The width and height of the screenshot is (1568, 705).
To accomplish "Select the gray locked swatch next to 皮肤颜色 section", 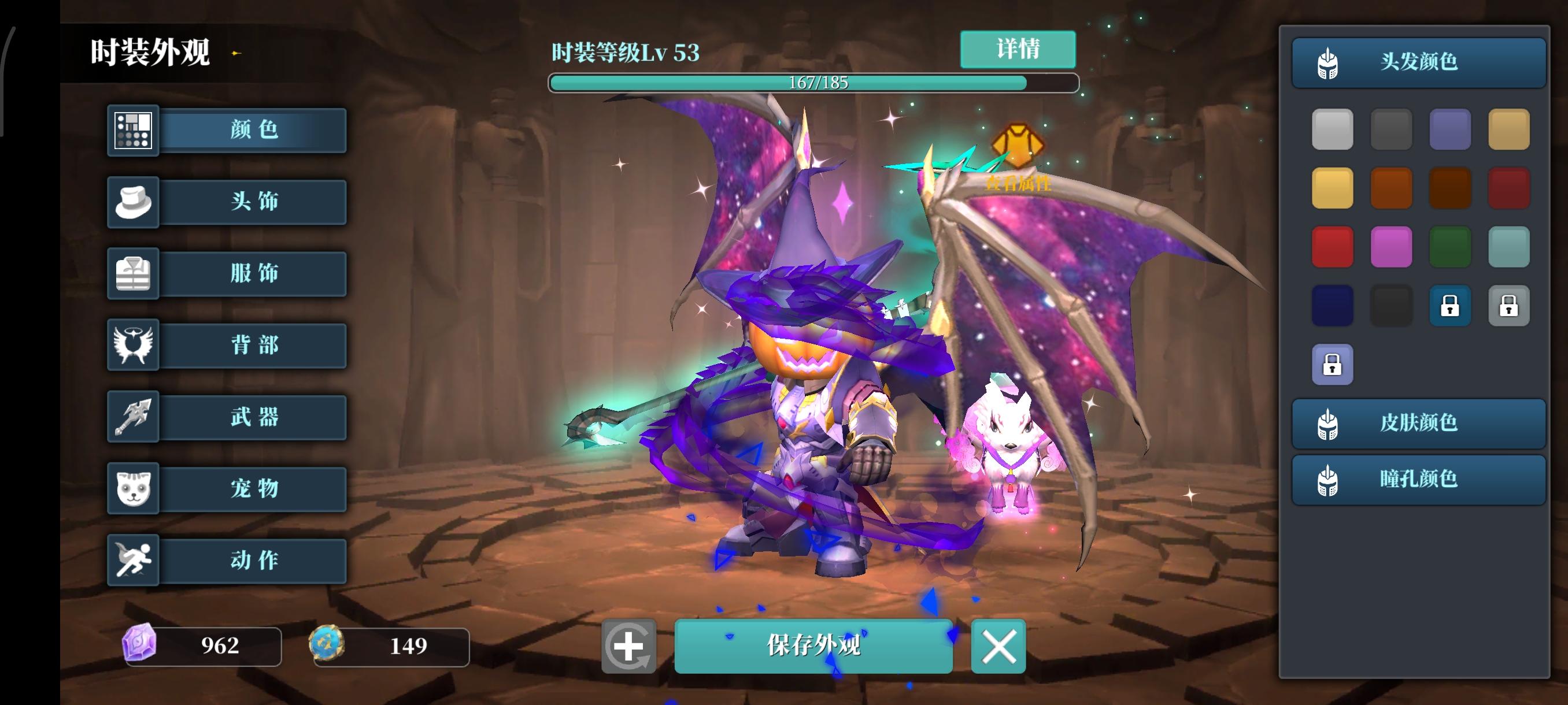I will tap(1510, 306).
